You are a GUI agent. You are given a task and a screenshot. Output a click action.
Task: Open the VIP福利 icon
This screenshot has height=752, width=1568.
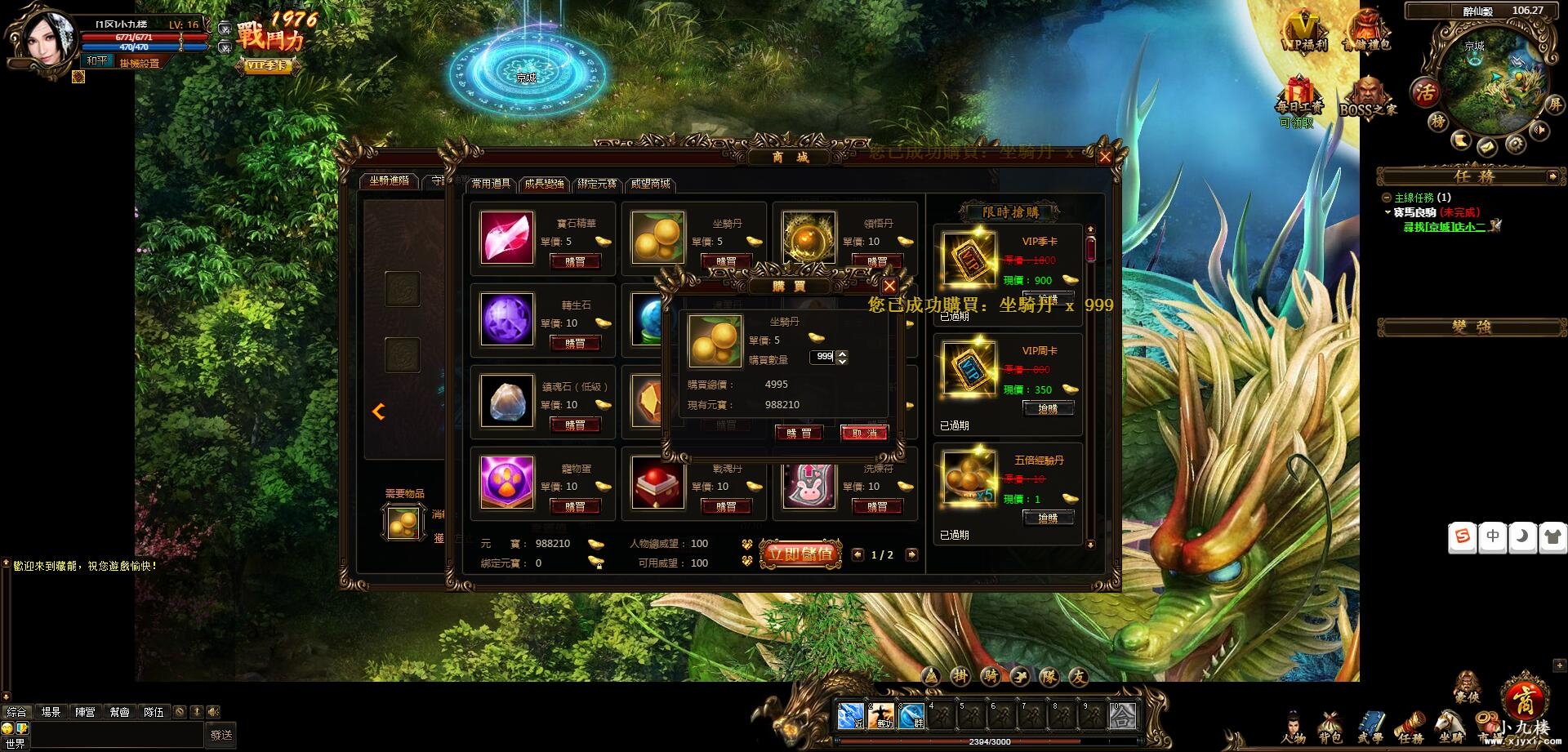click(x=1304, y=31)
